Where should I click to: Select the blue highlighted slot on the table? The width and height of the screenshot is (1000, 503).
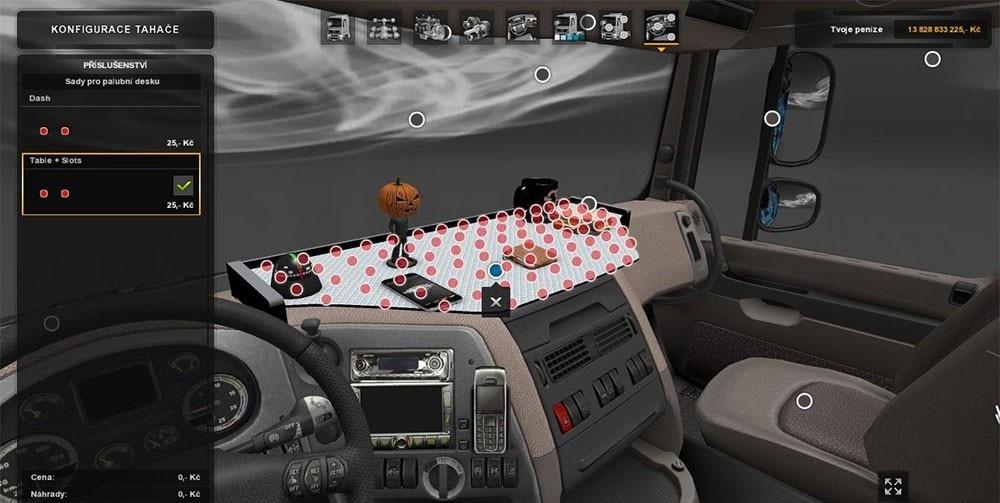tap(495, 271)
